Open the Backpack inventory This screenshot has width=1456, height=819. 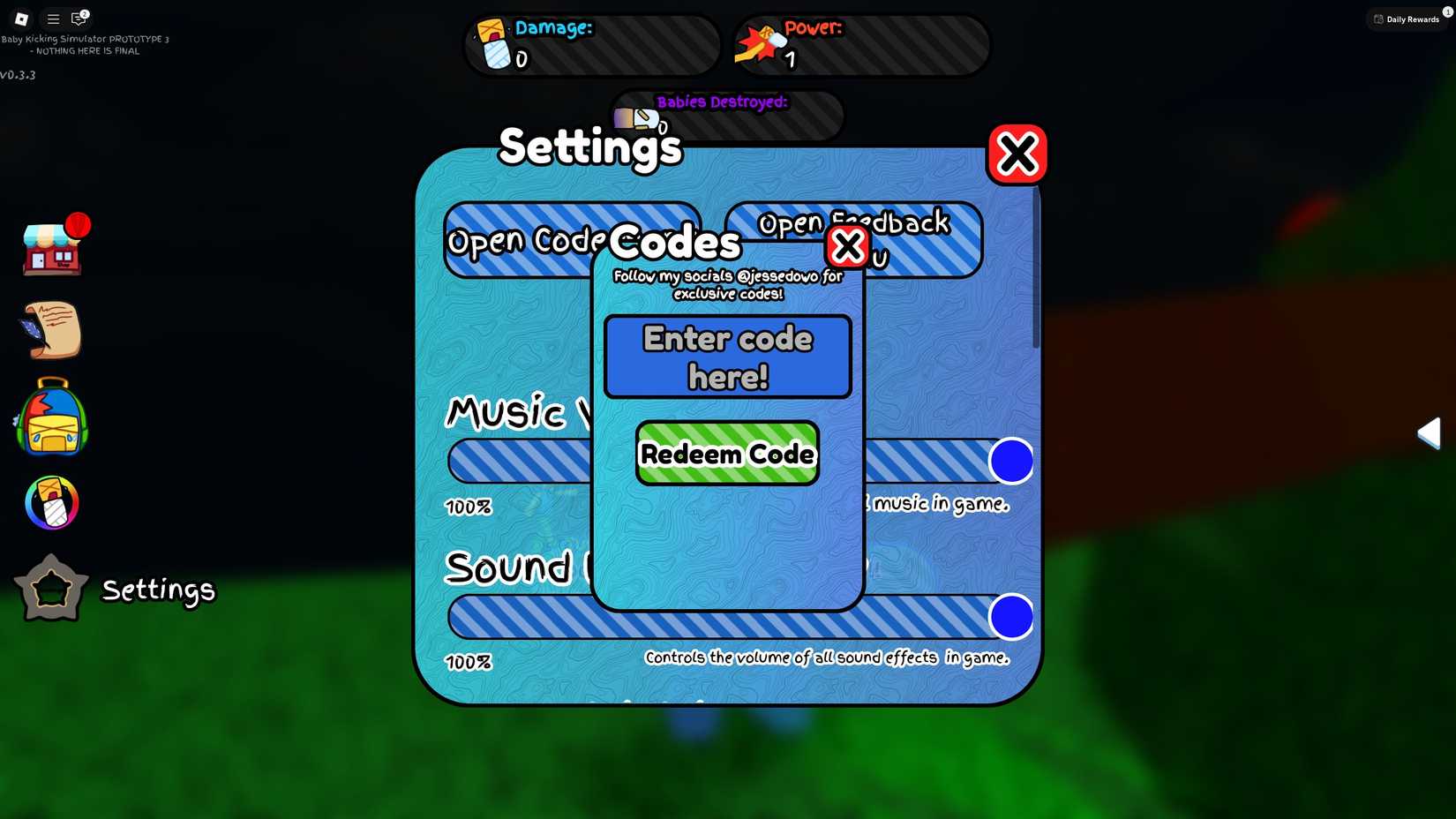(x=50, y=418)
